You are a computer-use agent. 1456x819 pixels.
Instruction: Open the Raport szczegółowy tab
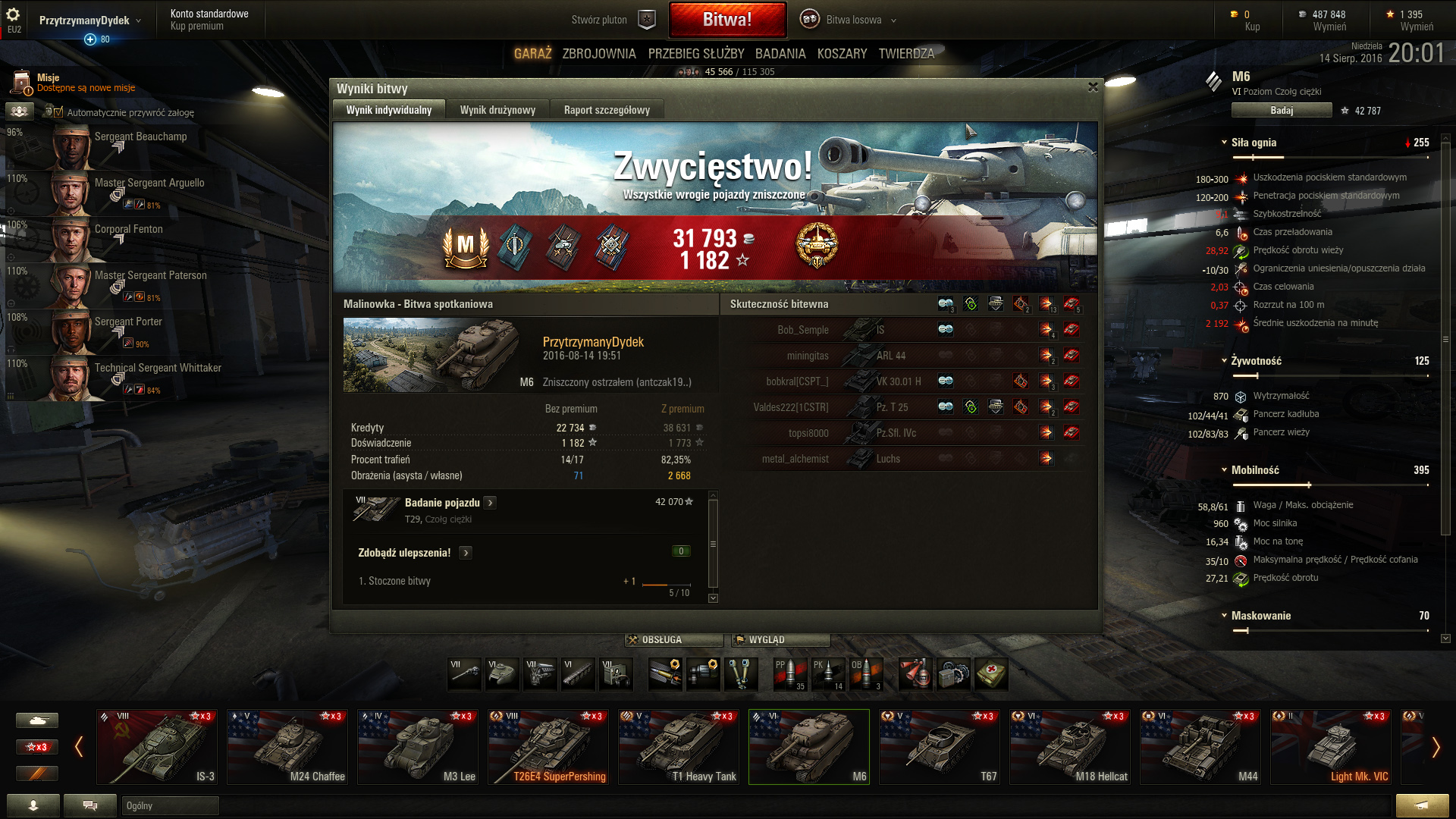(607, 110)
